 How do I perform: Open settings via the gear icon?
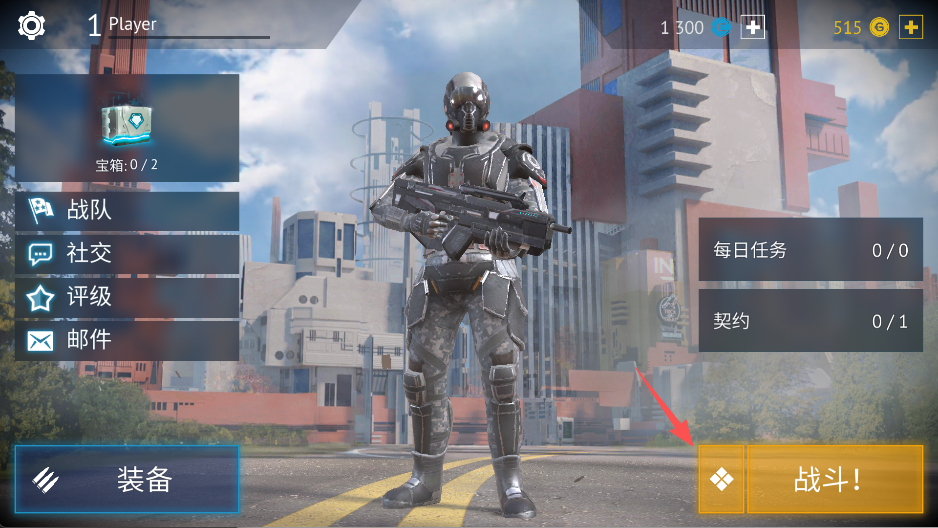(x=32, y=25)
